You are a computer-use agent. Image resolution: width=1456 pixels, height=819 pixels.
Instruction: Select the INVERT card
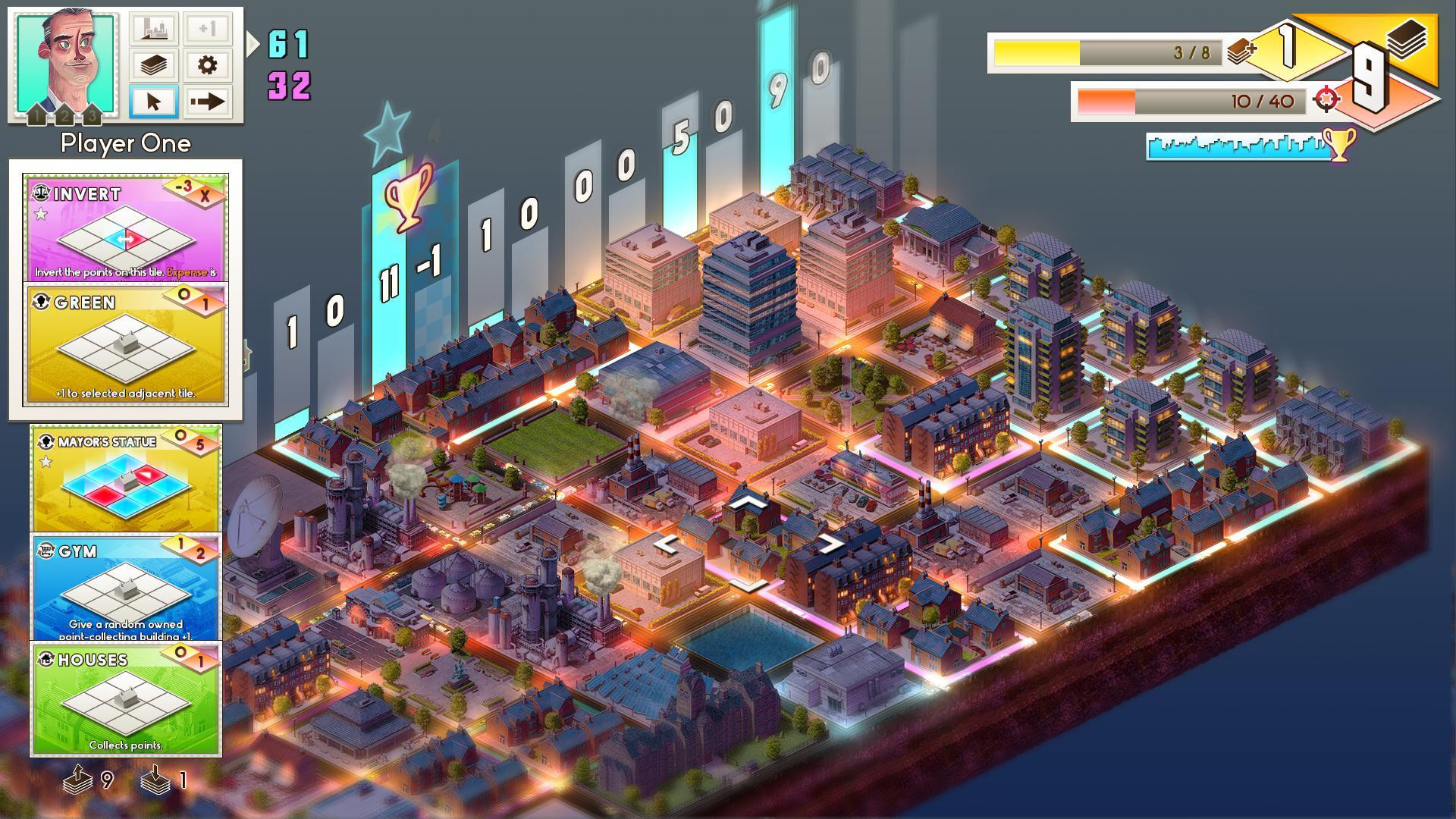pyautogui.click(x=125, y=227)
